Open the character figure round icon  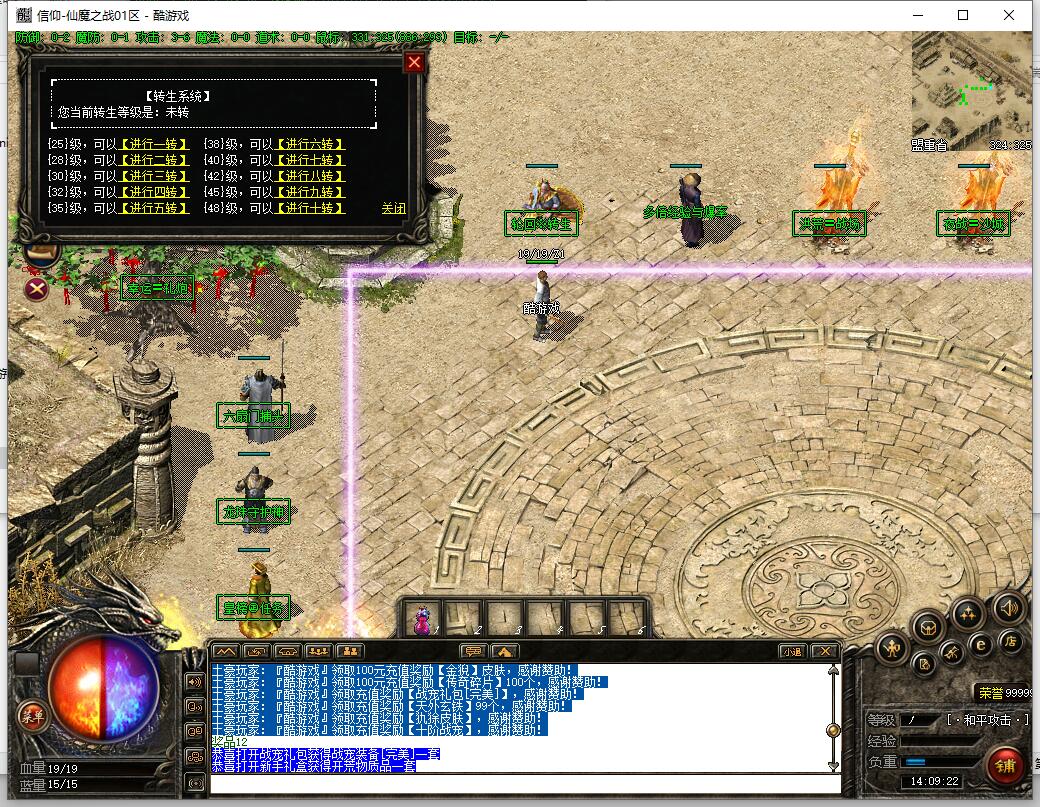click(892, 649)
